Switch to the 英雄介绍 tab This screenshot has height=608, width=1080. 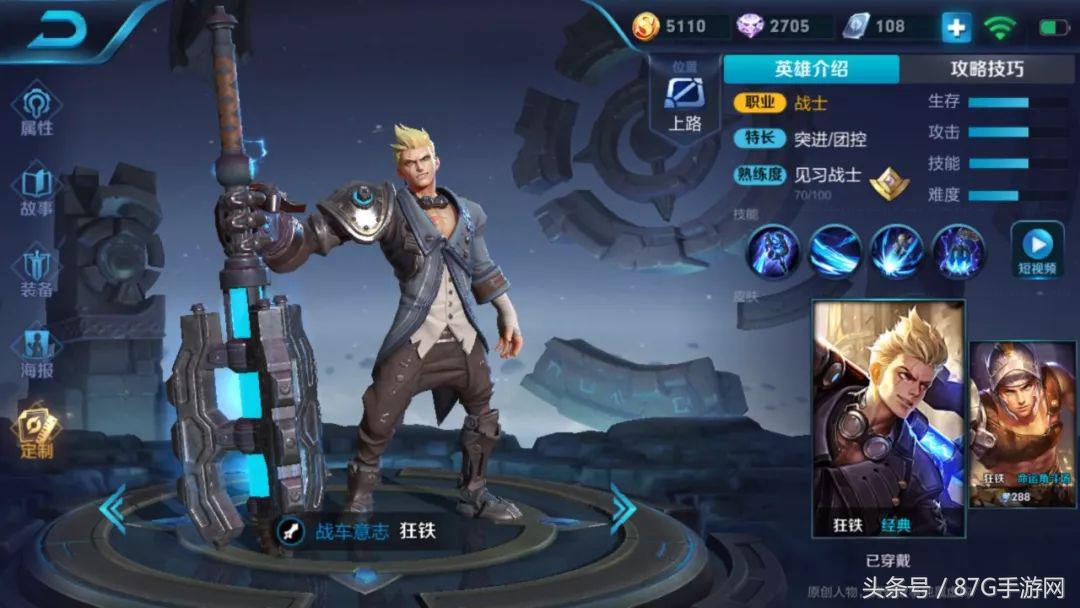point(811,69)
